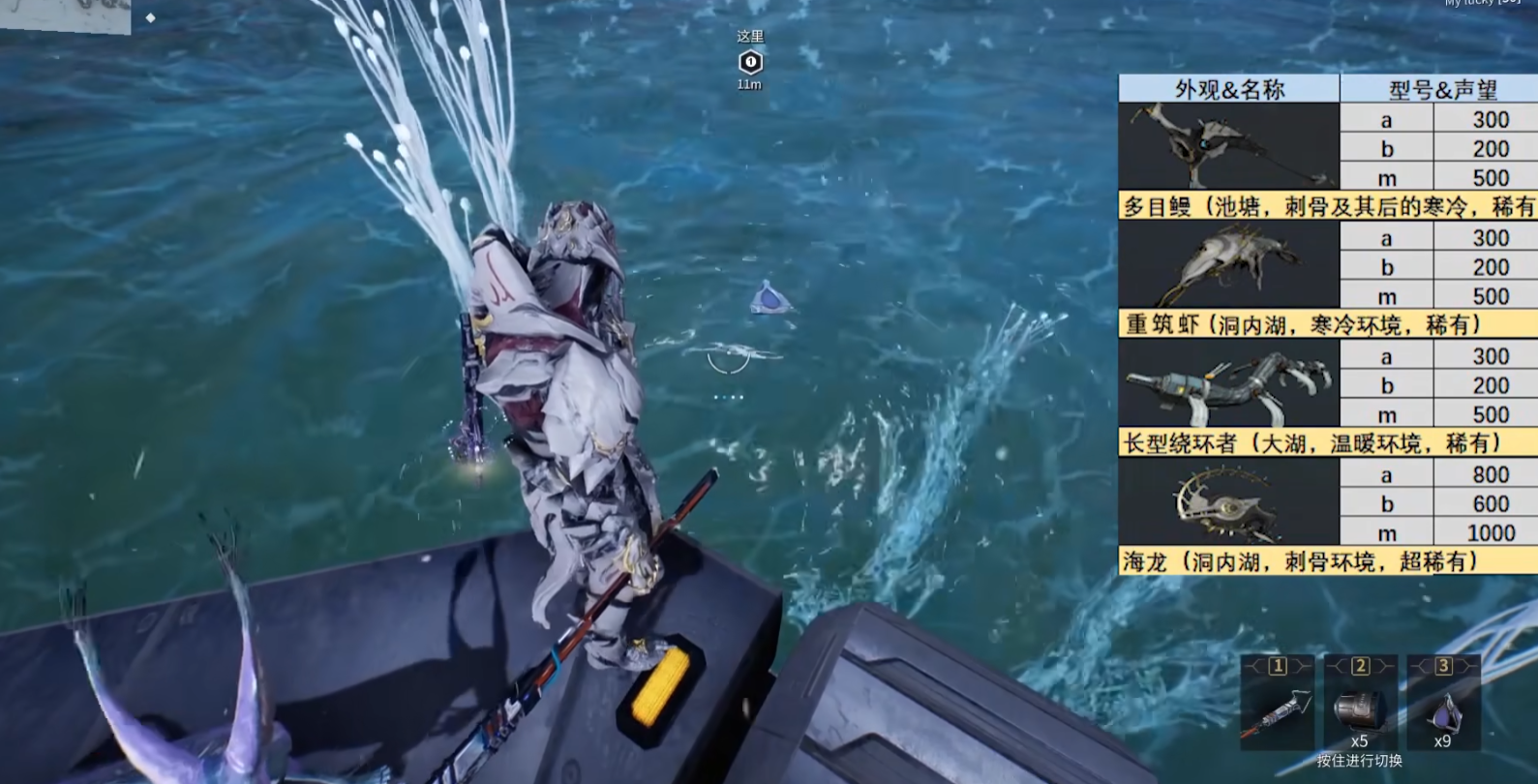Viewport: 1538px width, 784px height.
Task: Click the 海龙 fish thumbnail in the overlay table
Action: click(1228, 502)
